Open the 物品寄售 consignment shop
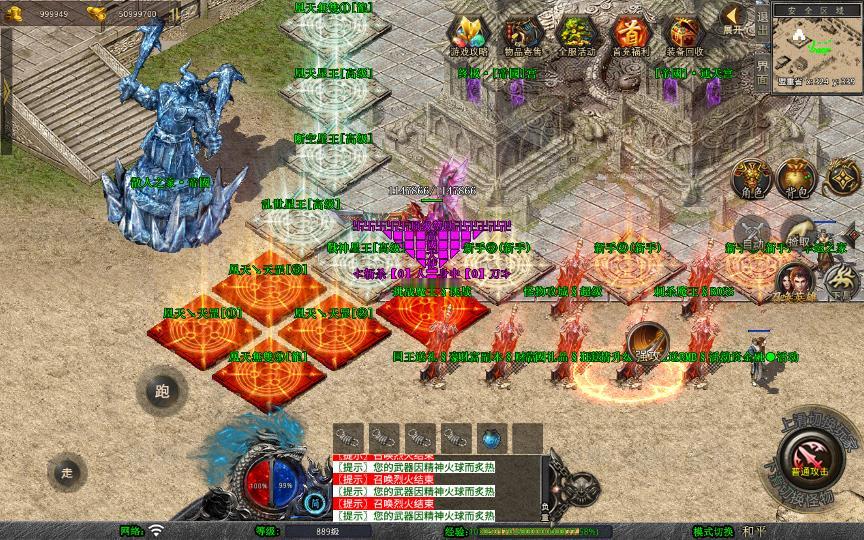This screenshot has height=540, width=864. pos(523,35)
